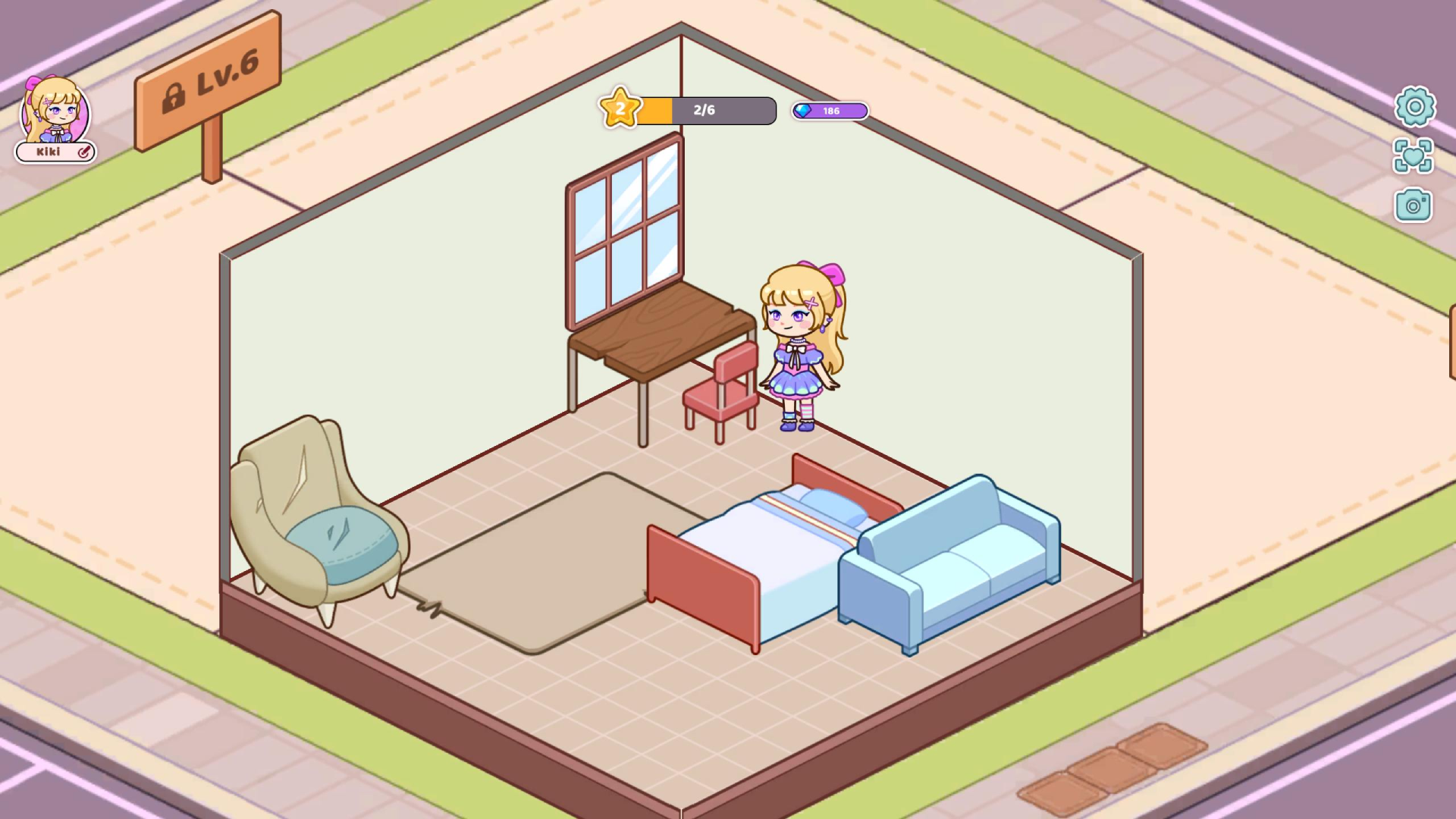Image resolution: width=1456 pixels, height=819 pixels.
Task: Open the Settings gear icon
Action: point(1415,108)
